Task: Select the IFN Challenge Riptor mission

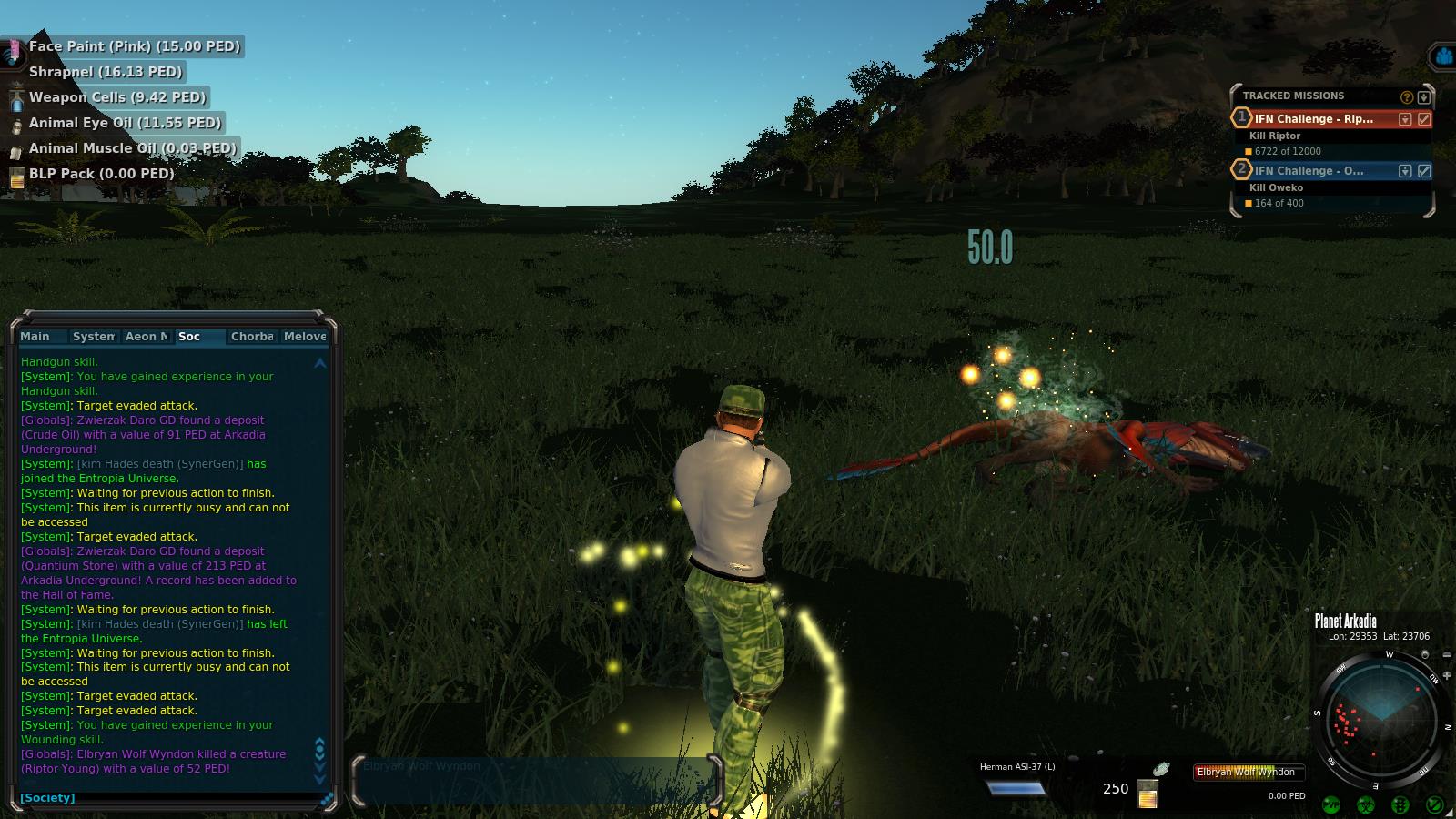Action: pyautogui.click(x=1314, y=119)
